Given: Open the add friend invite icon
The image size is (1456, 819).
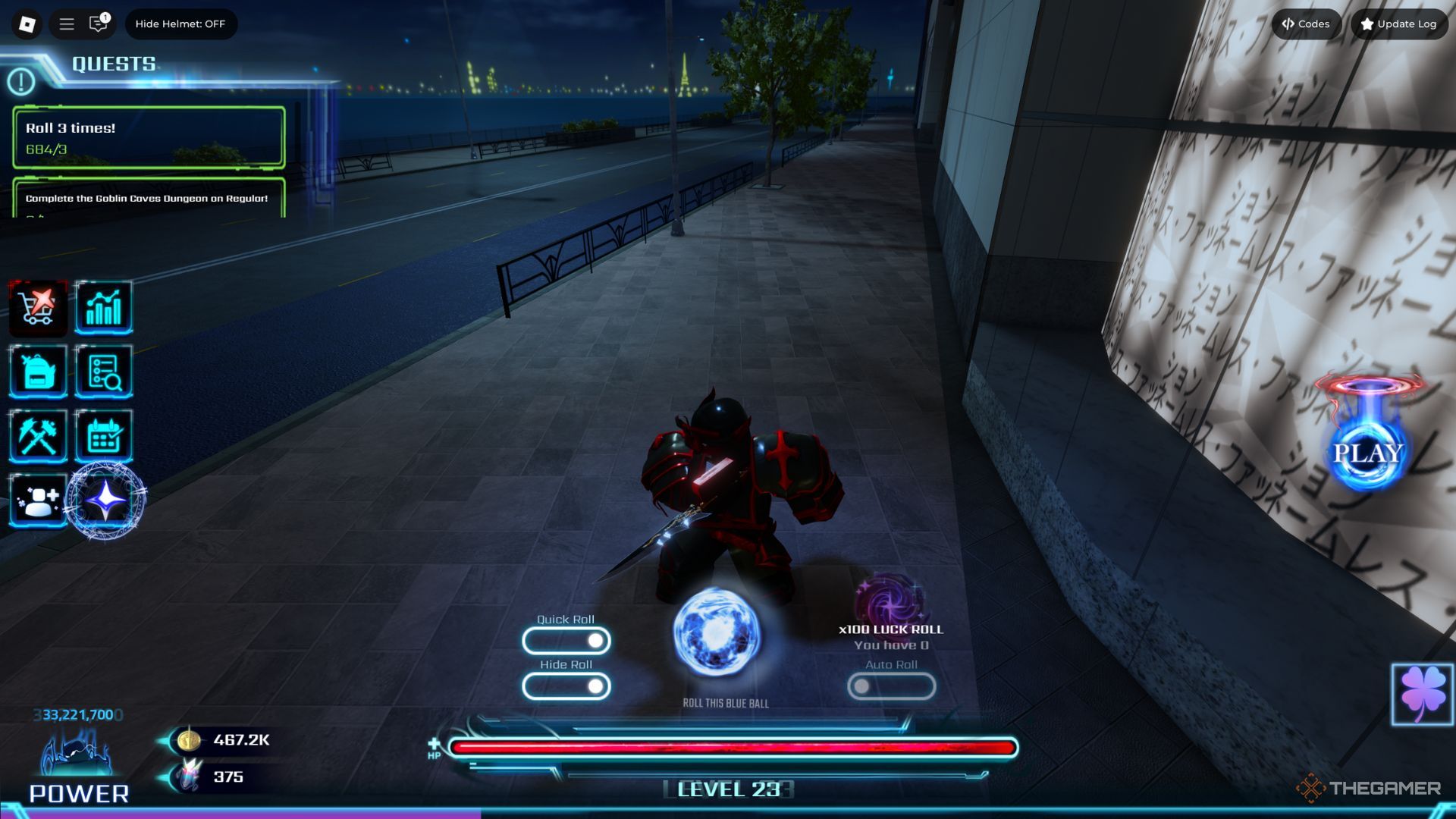Looking at the screenshot, I should coord(38,500).
